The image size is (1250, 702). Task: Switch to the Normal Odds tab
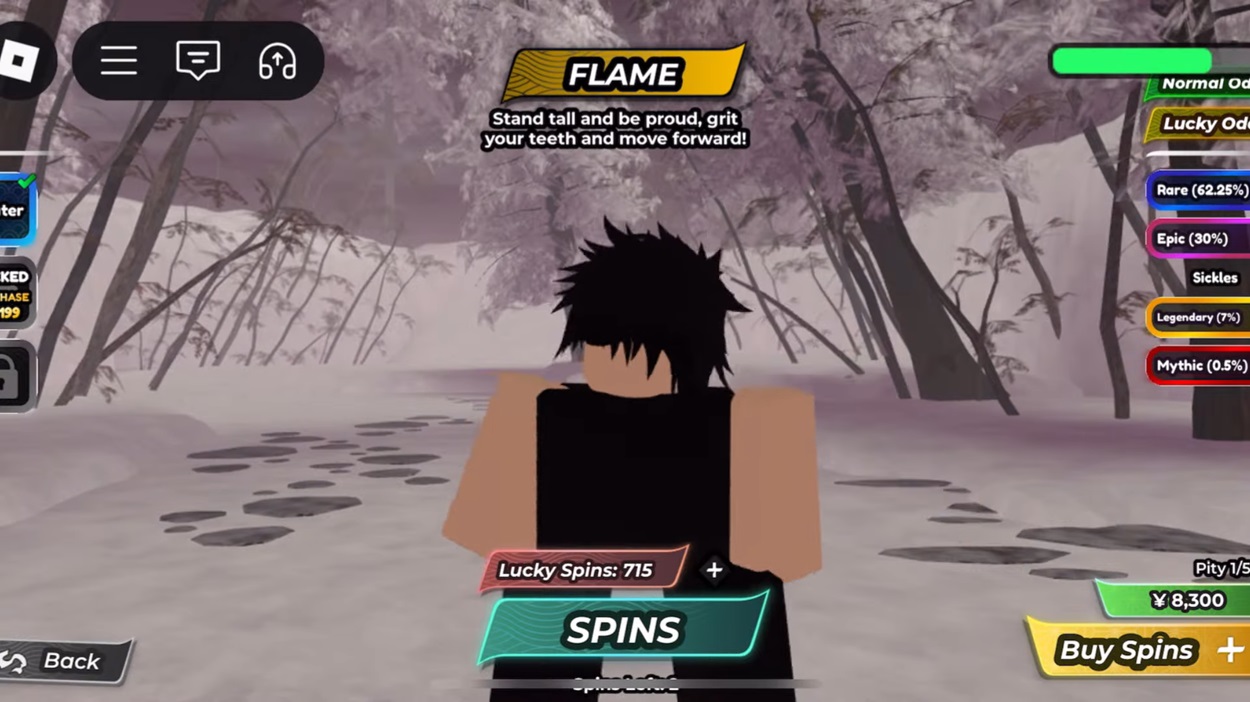pyautogui.click(x=1202, y=85)
